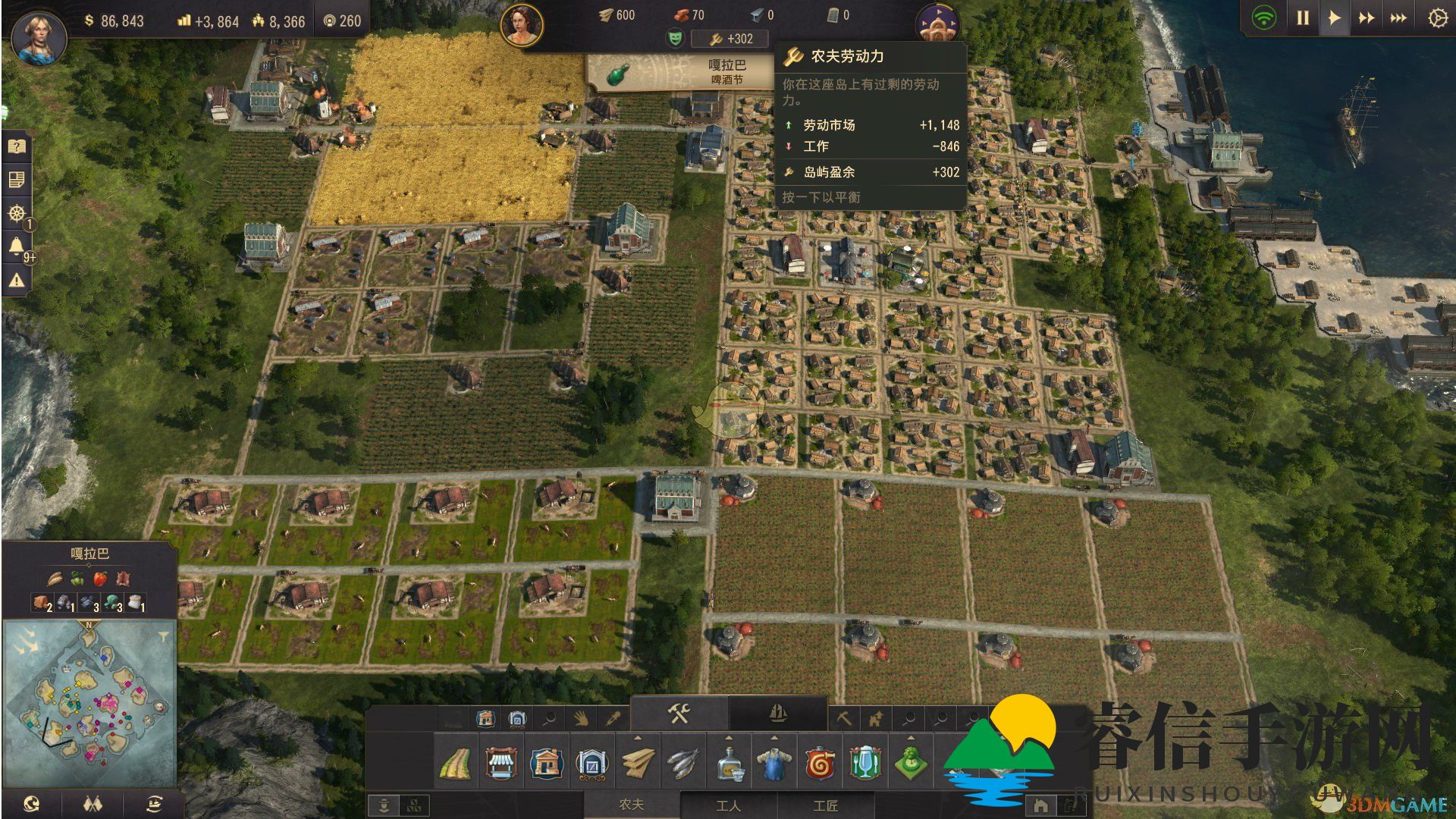Open the notifications bell icon

pos(16,246)
